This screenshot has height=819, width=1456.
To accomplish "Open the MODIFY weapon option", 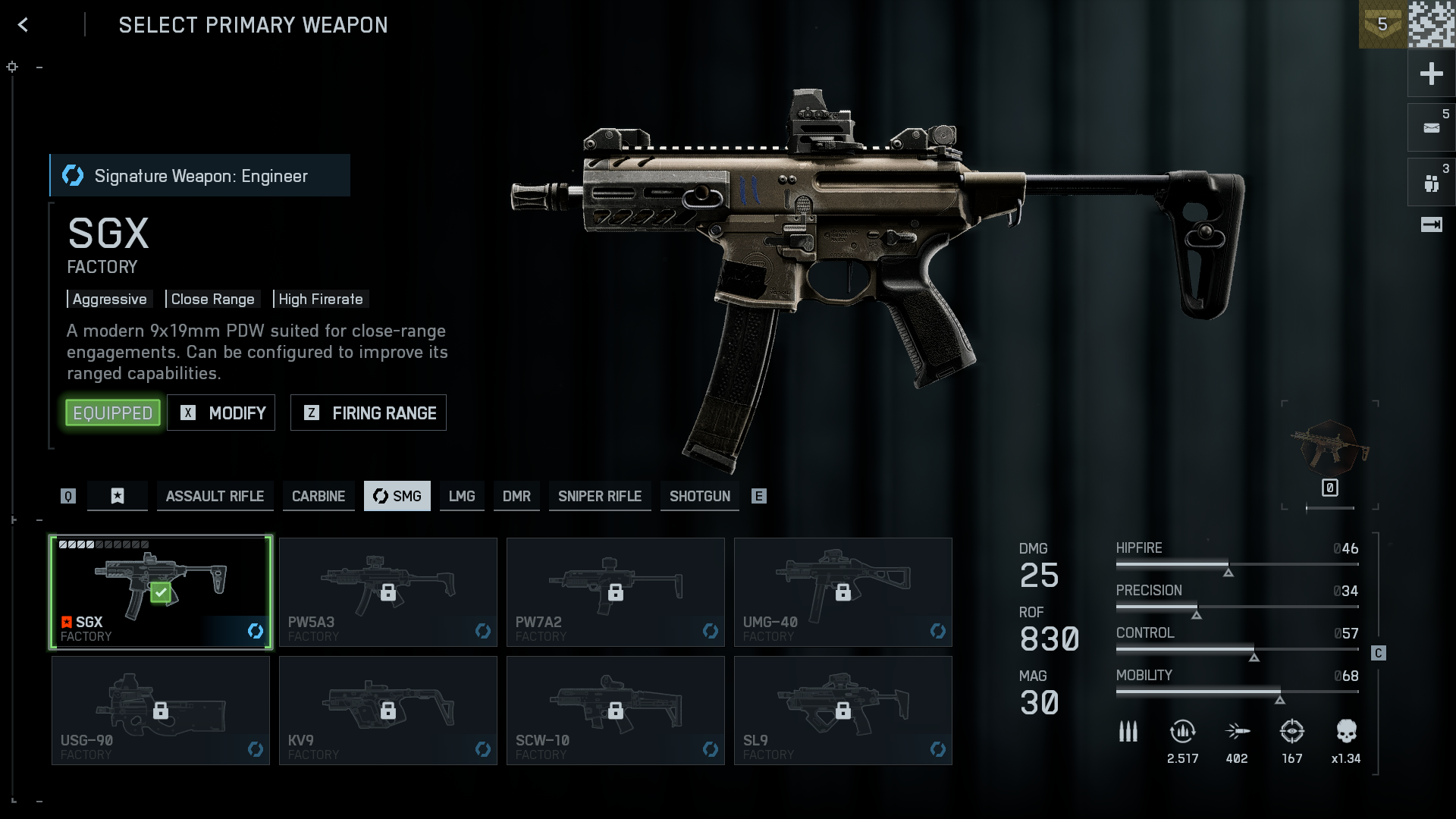I will (x=221, y=413).
